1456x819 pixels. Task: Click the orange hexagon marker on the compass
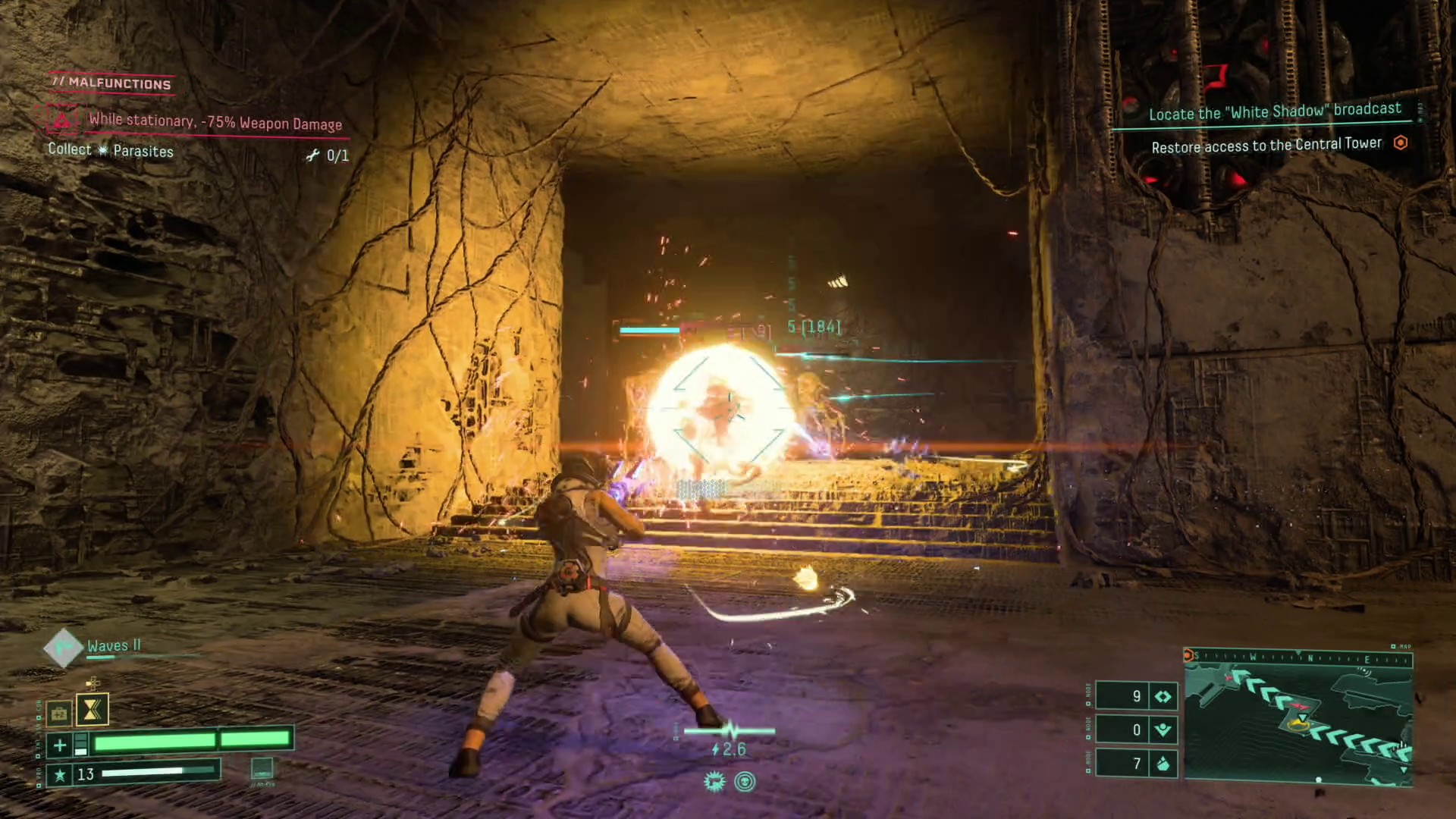tap(1189, 656)
